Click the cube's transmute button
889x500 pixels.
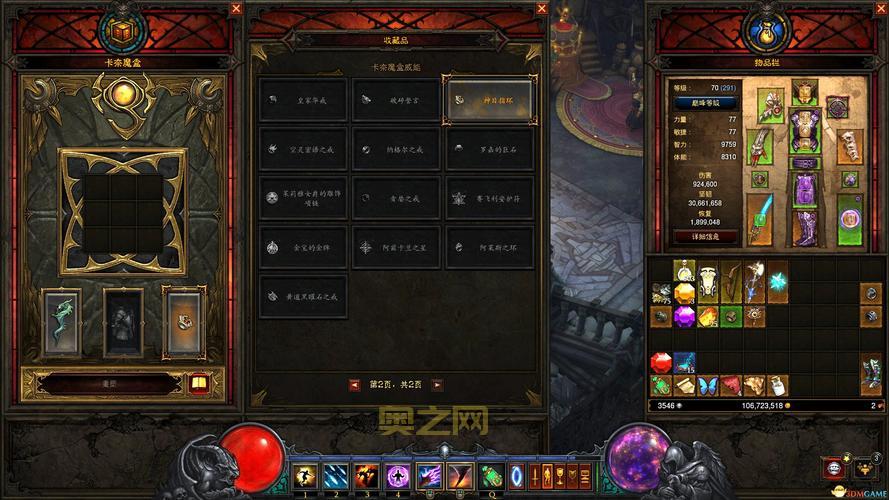(100, 382)
